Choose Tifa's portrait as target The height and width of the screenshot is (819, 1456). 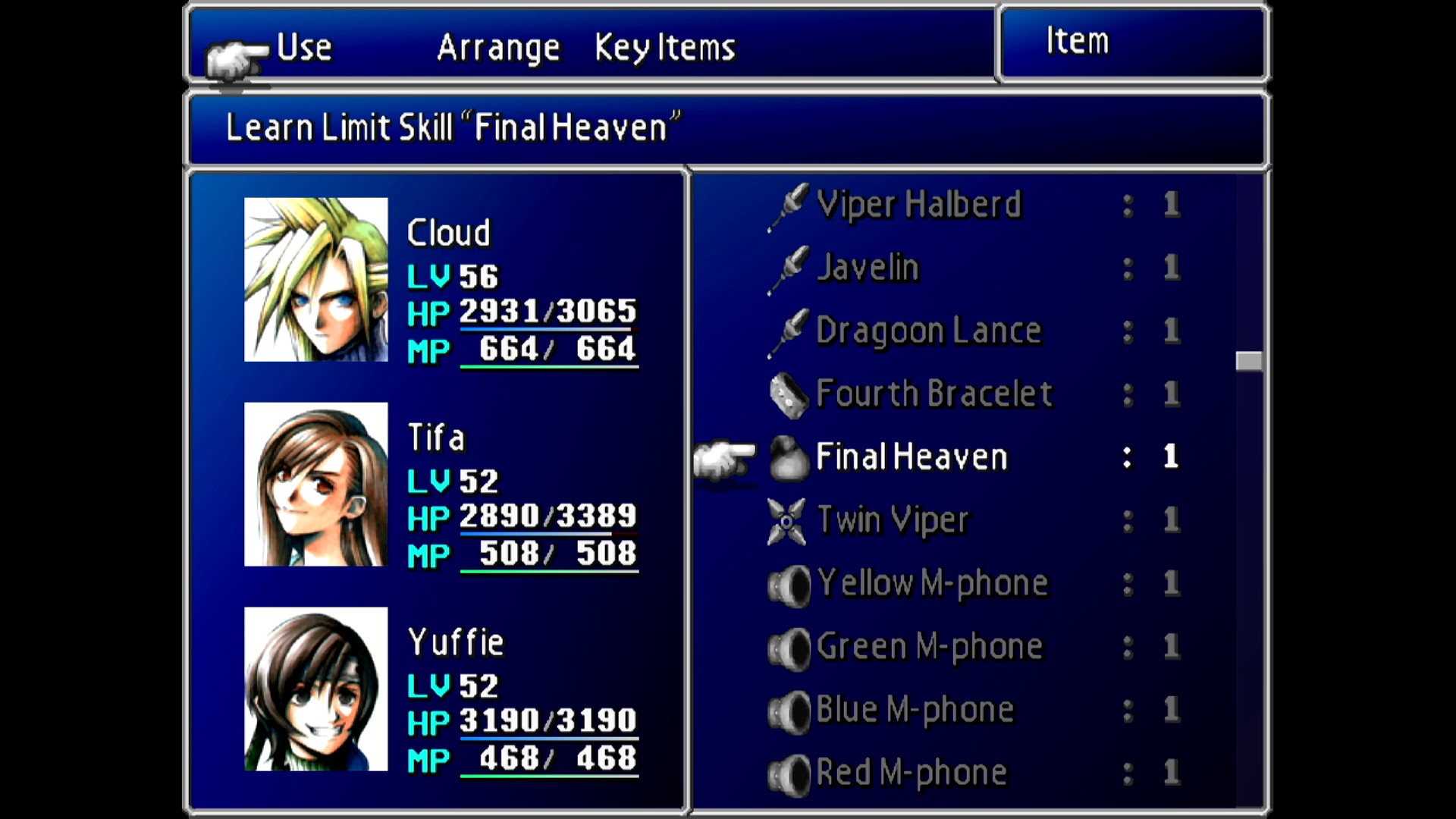click(315, 484)
